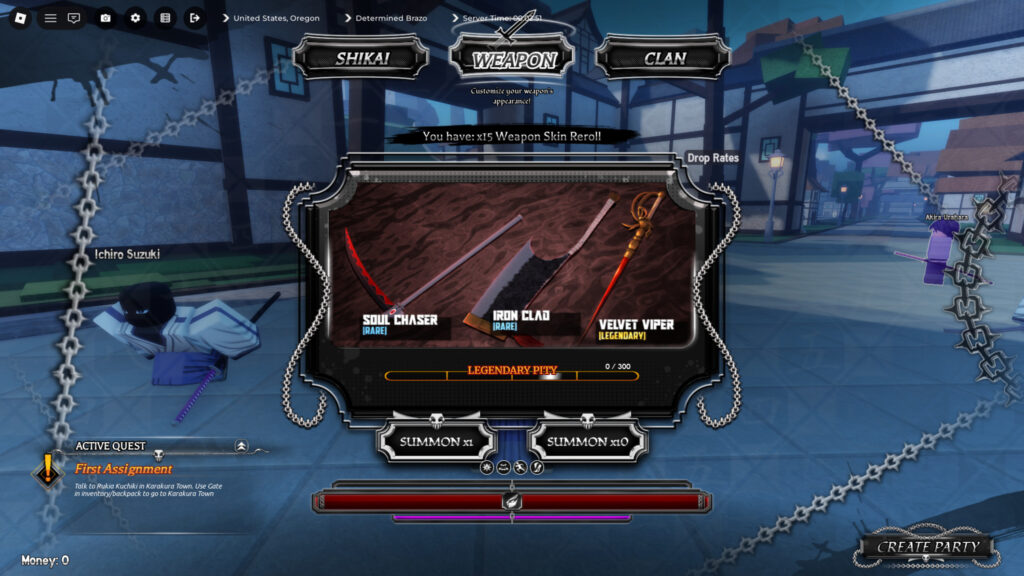The height and width of the screenshot is (576, 1024).
Task: Click the orange quest exclamation icon
Action: 48,469
